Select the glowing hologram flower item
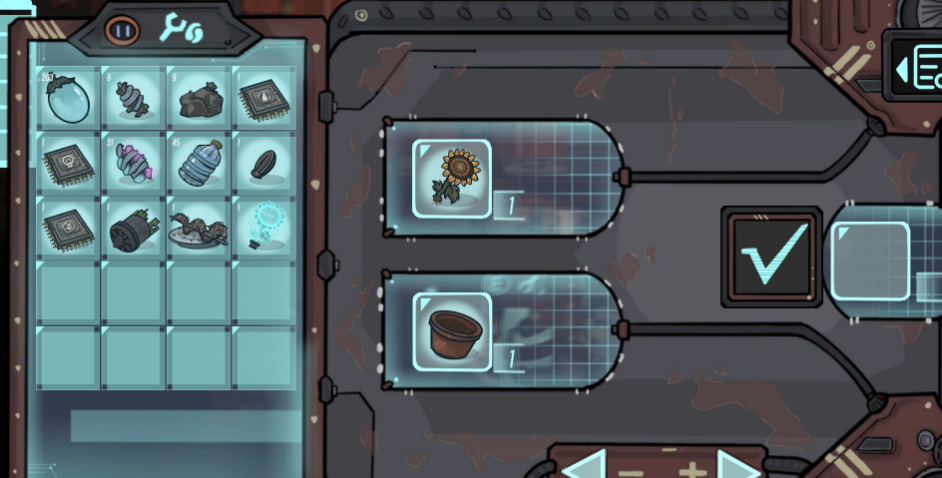This screenshot has width=942, height=478. (x=264, y=226)
